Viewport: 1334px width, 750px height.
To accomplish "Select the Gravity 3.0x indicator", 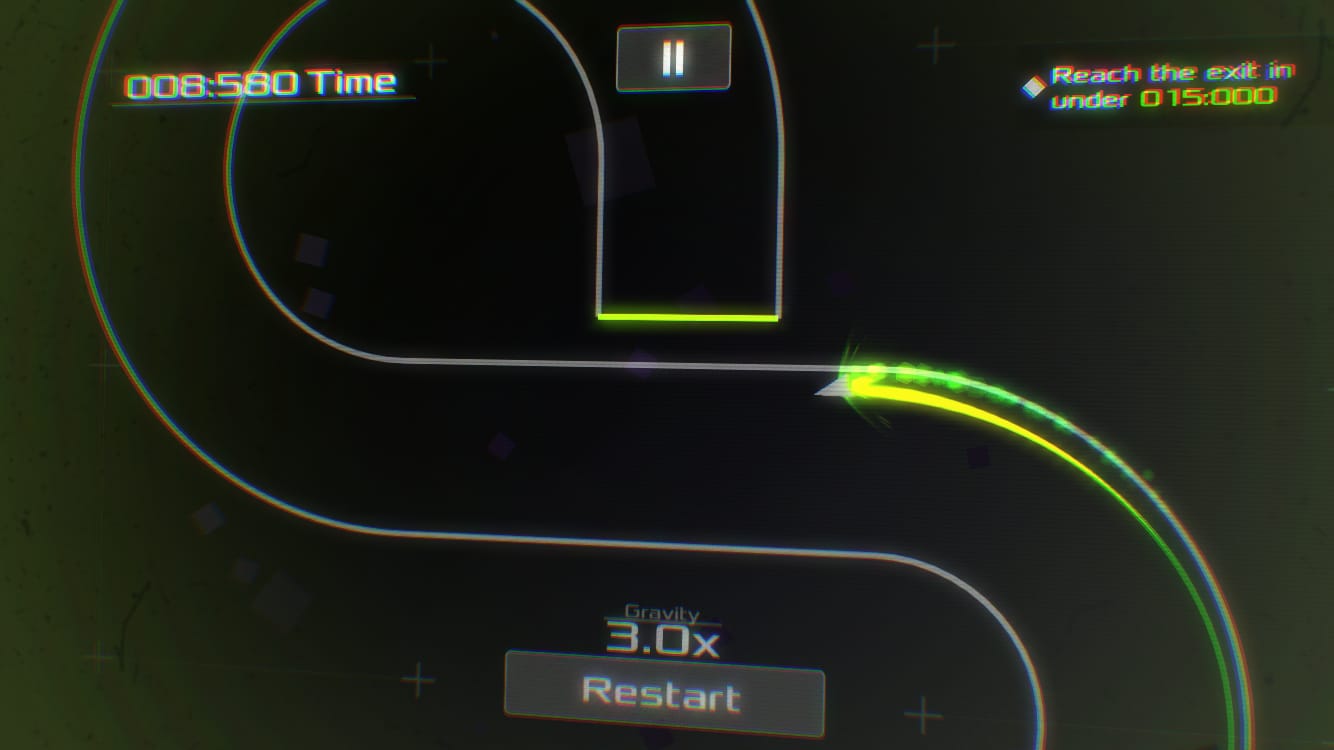I will 662,642.
